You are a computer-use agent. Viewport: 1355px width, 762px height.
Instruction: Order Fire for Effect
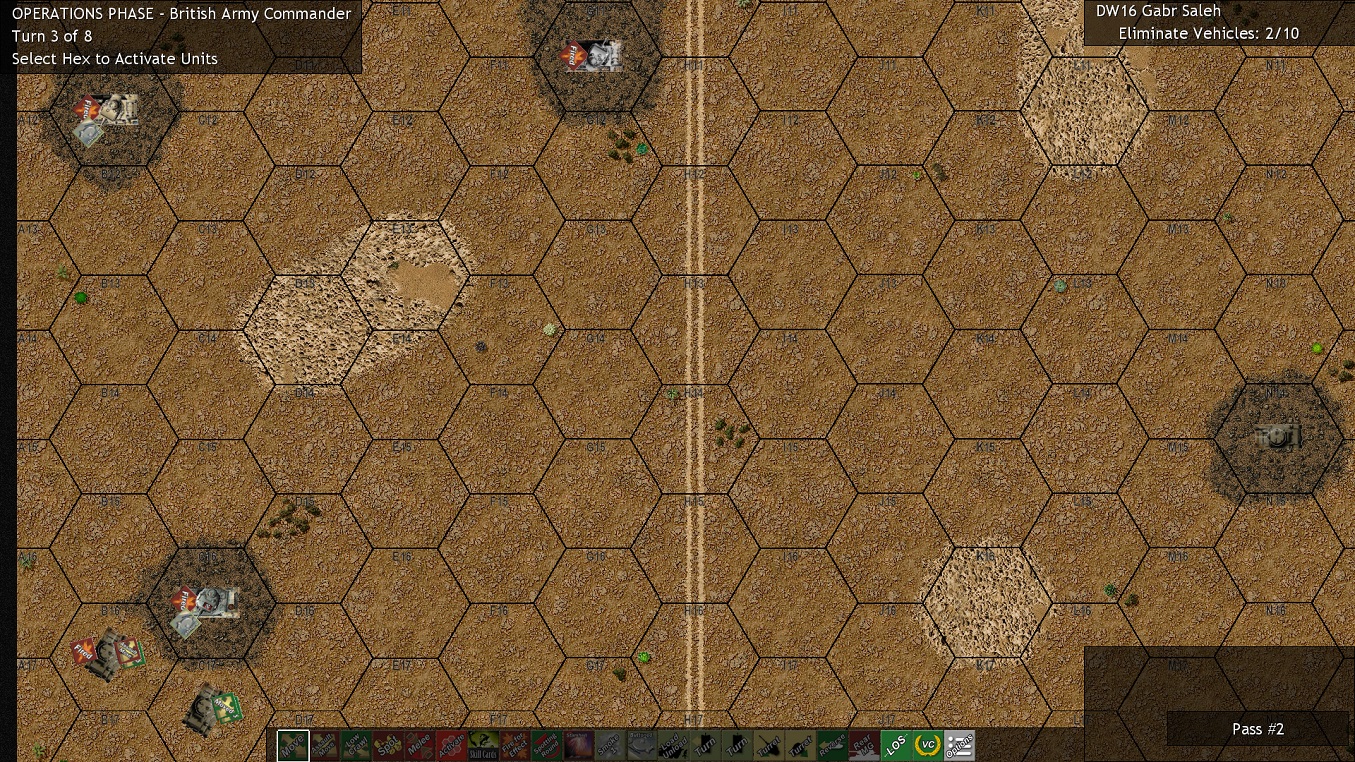[x=514, y=745]
